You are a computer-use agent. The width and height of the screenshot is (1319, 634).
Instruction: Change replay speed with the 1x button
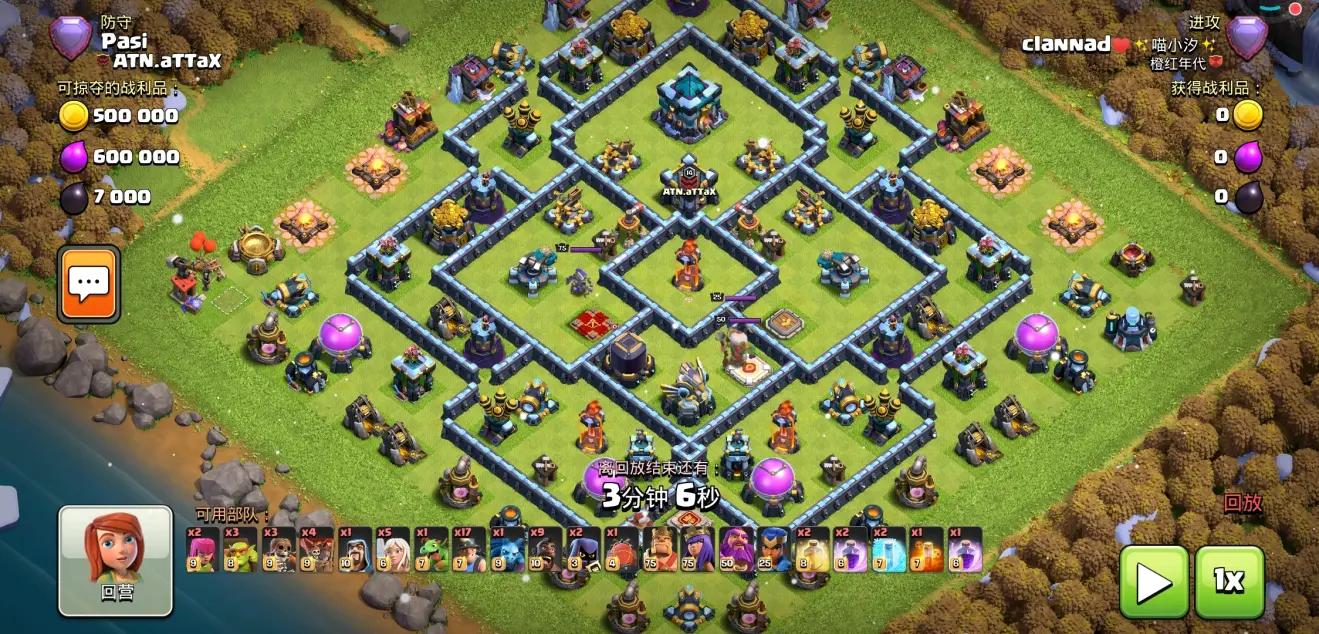(1229, 581)
